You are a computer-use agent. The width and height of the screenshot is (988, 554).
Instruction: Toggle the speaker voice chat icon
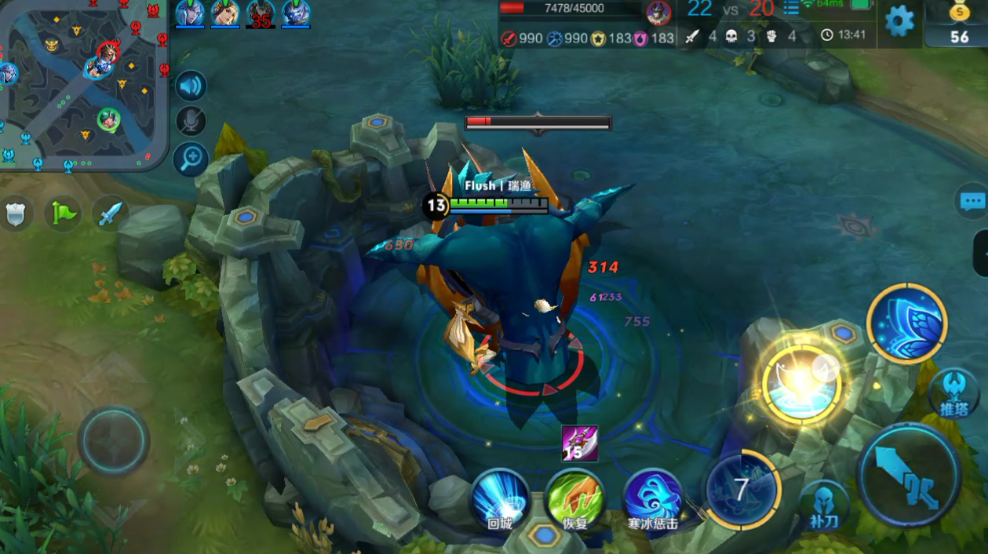(190, 86)
